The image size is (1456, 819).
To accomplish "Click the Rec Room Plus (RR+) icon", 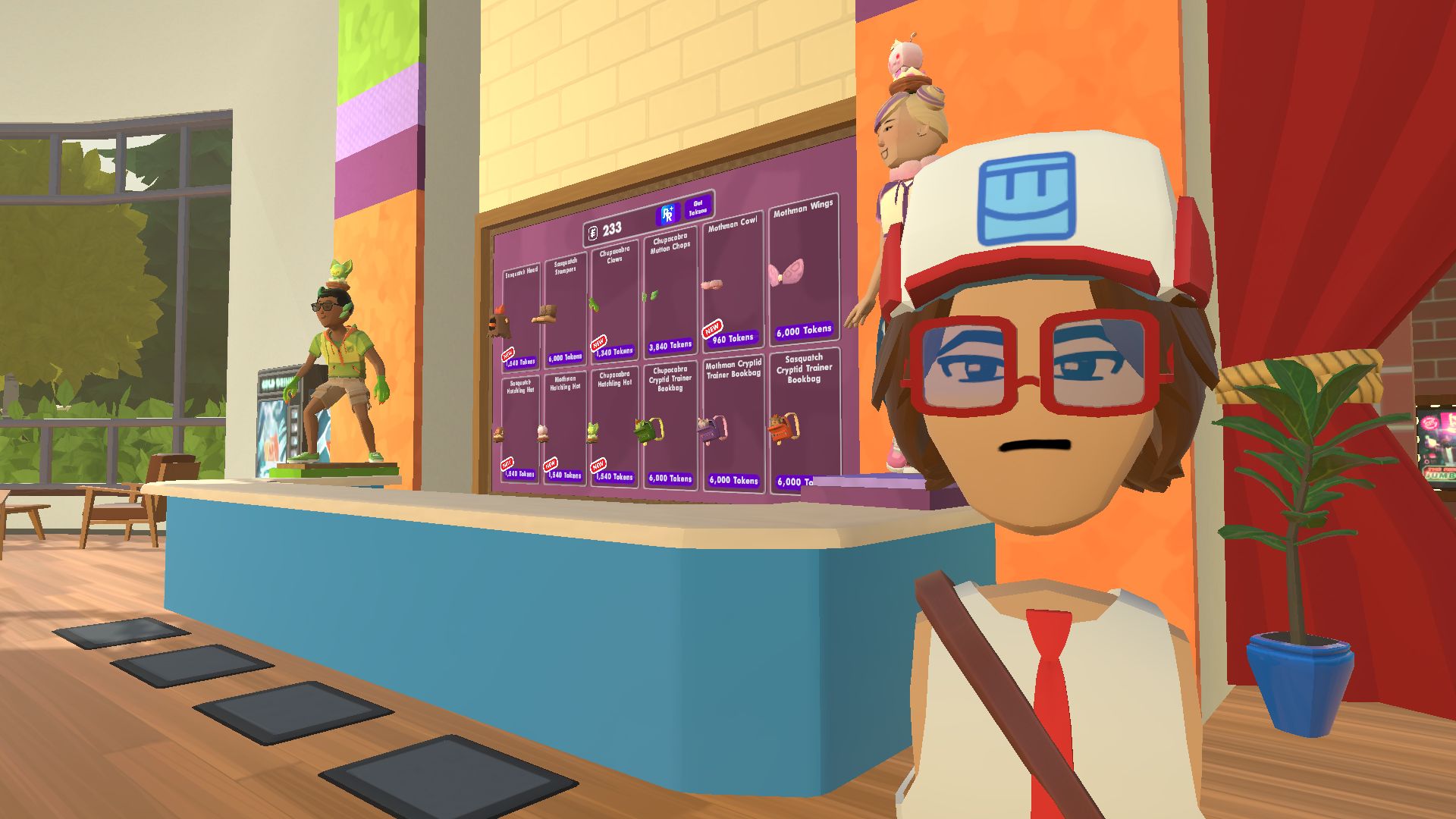I will 667,215.
